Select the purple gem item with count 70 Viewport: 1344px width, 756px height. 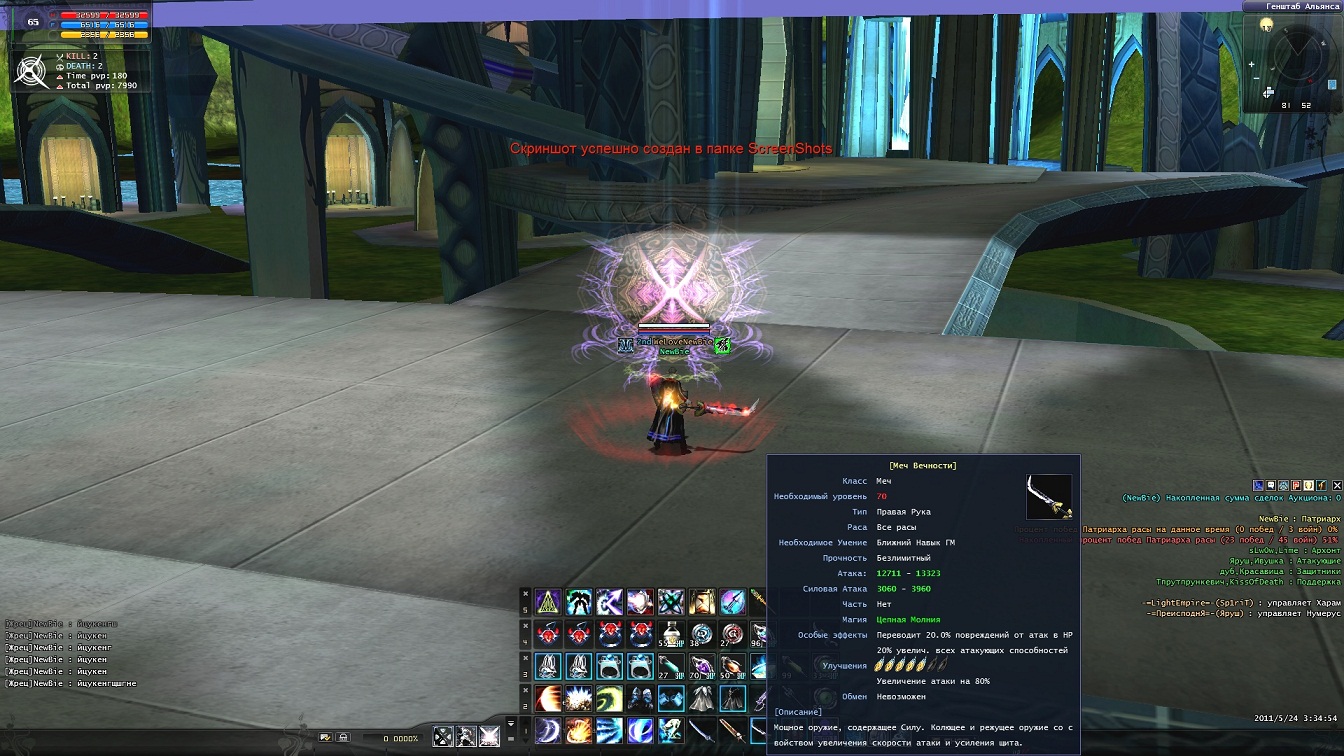pyautogui.click(x=701, y=666)
